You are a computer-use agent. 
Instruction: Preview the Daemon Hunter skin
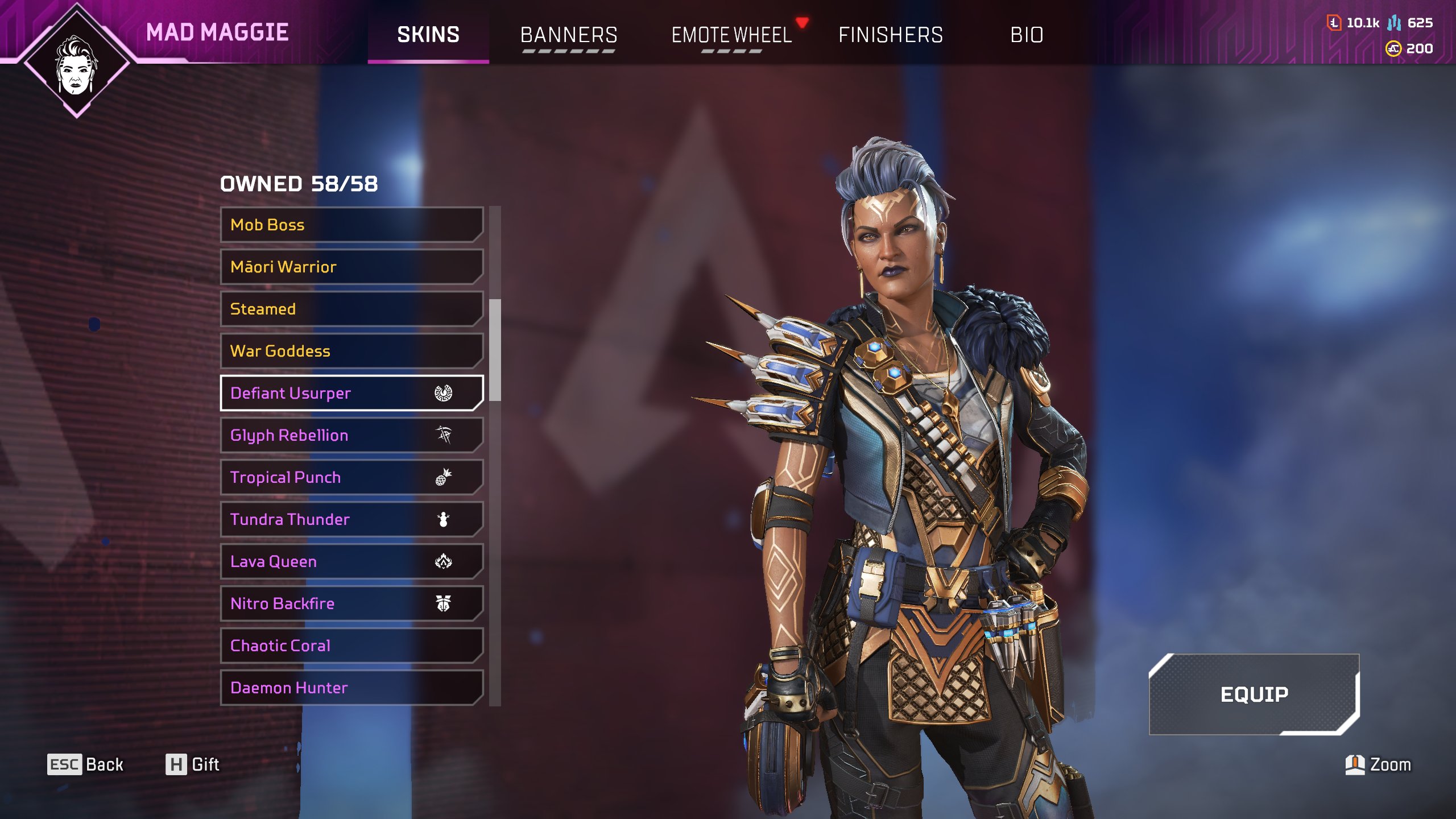point(351,688)
